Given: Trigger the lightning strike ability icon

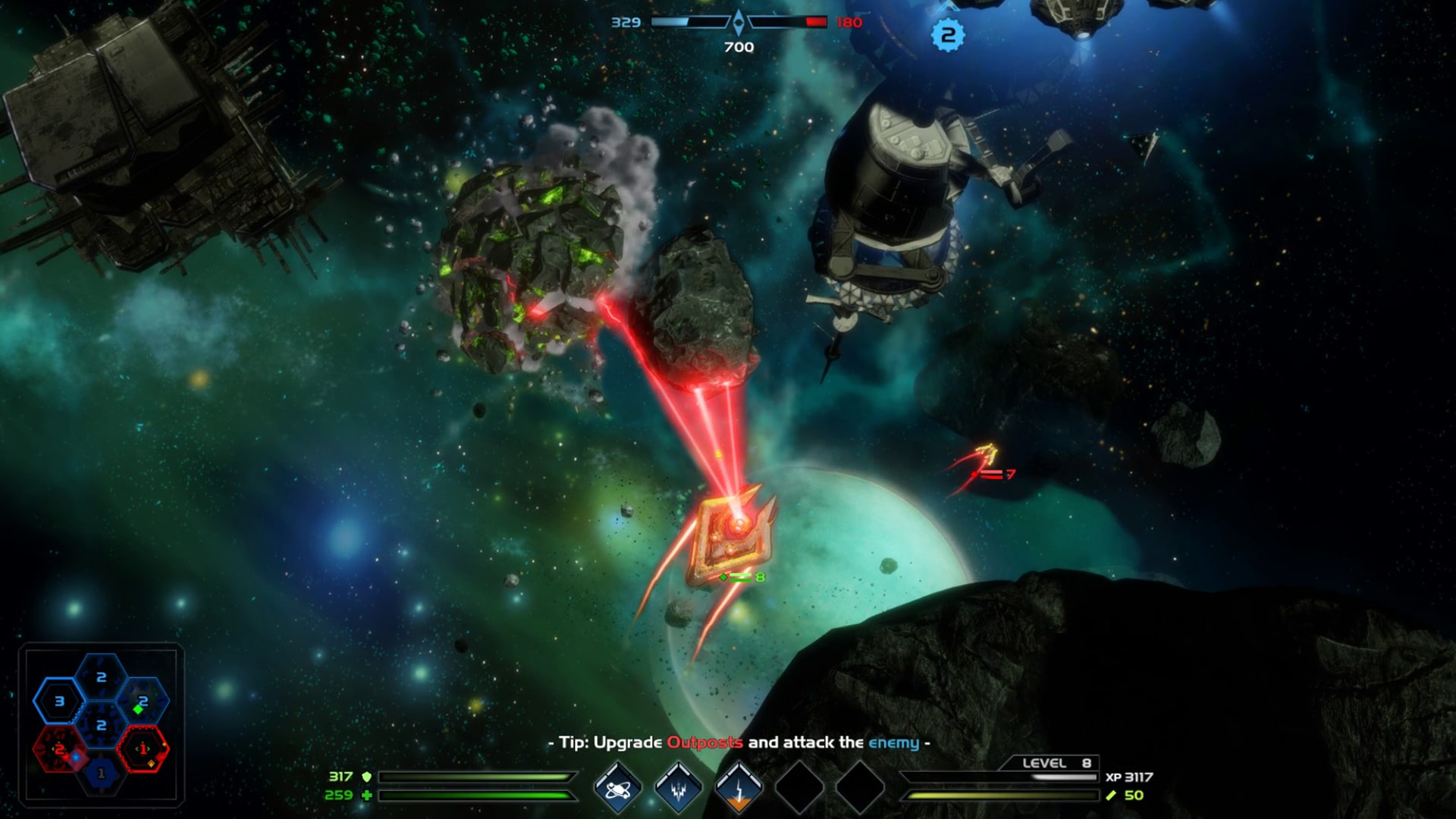Looking at the screenshot, I should (x=739, y=789).
